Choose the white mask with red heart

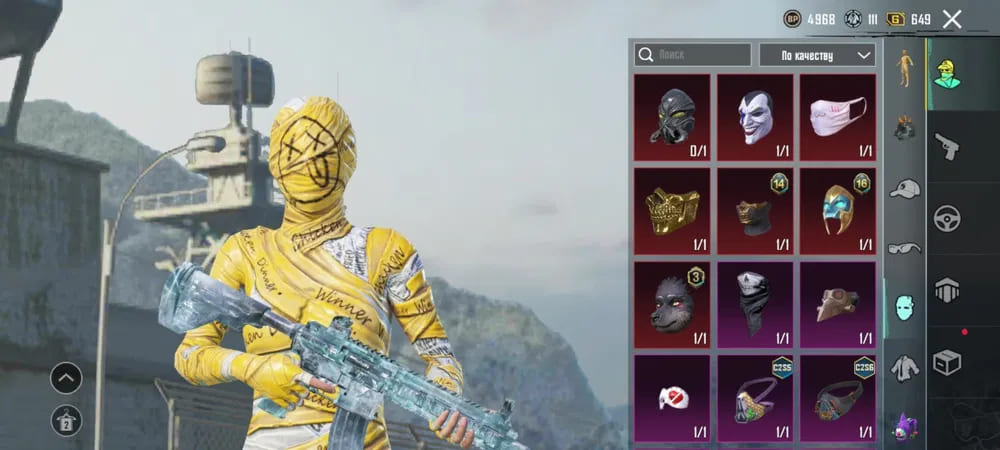pos(672,398)
